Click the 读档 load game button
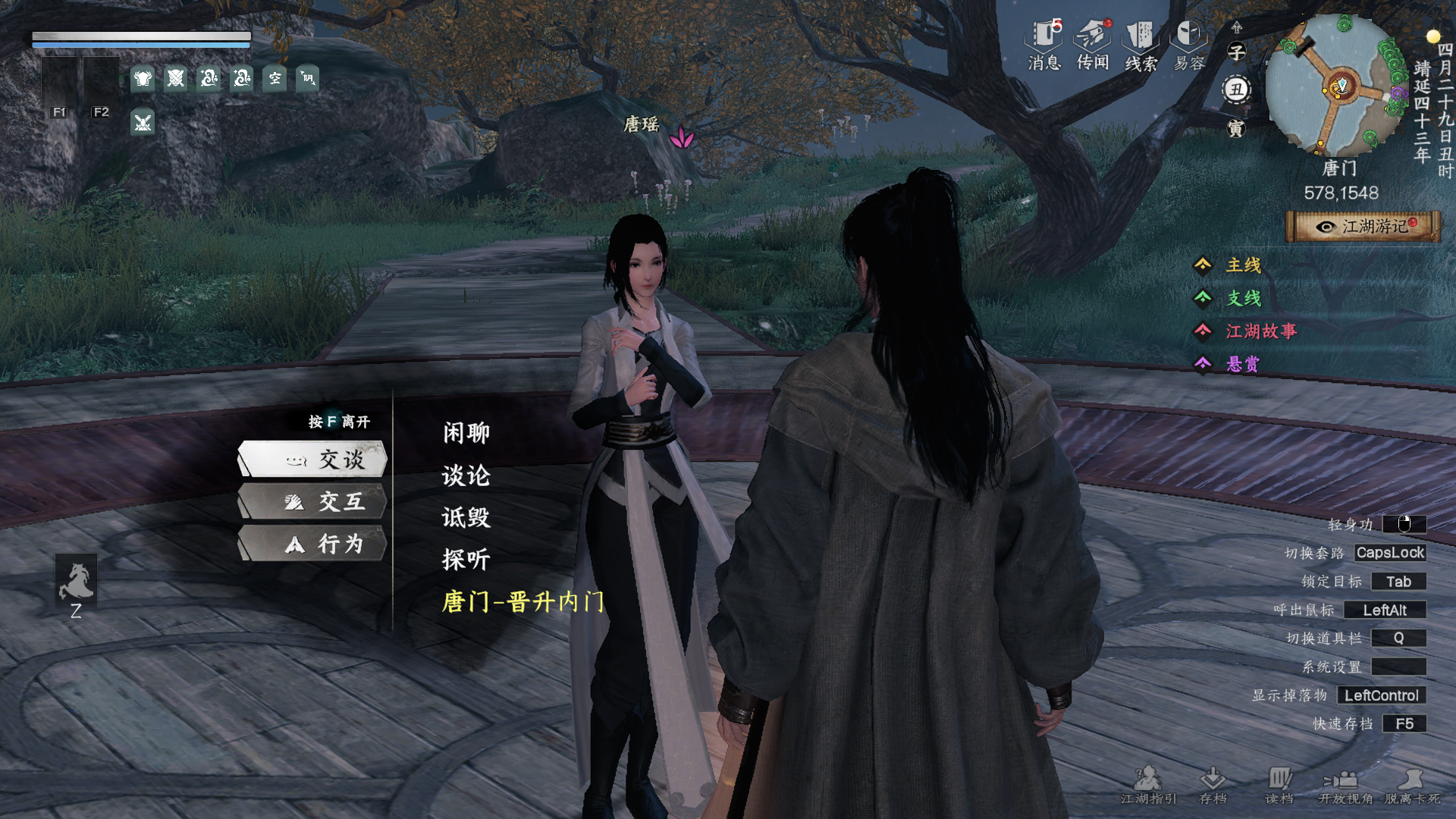1456x819 pixels. (x=1279, y=785)
